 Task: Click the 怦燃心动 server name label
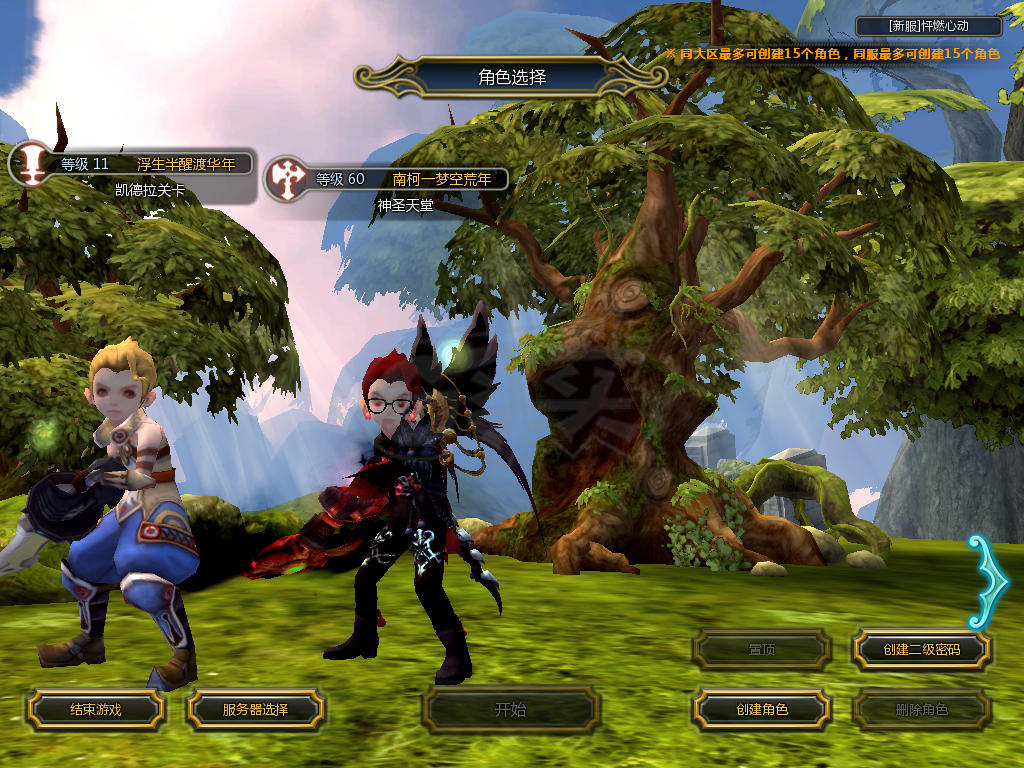pos(929,27)
